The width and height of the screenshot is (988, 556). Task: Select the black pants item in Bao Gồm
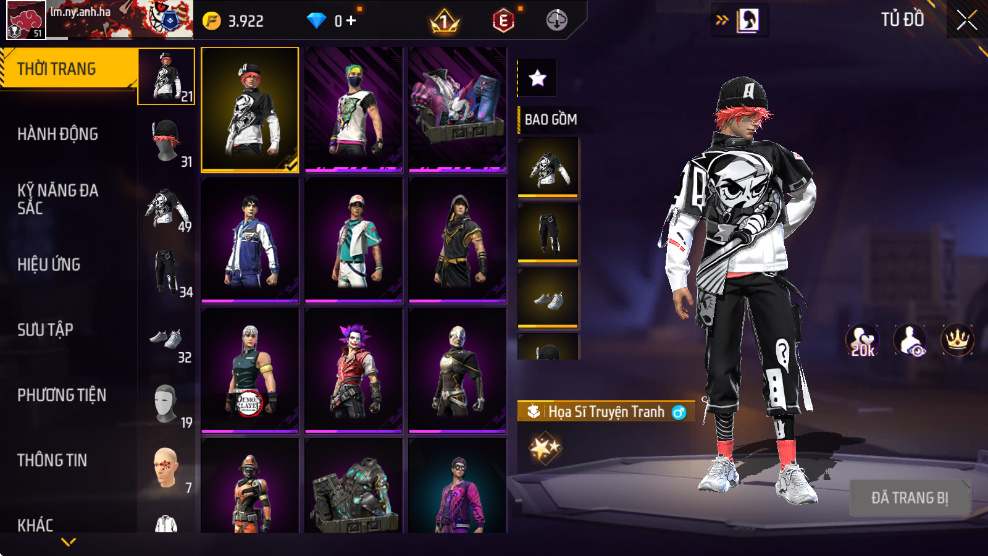tap(548, 231)
